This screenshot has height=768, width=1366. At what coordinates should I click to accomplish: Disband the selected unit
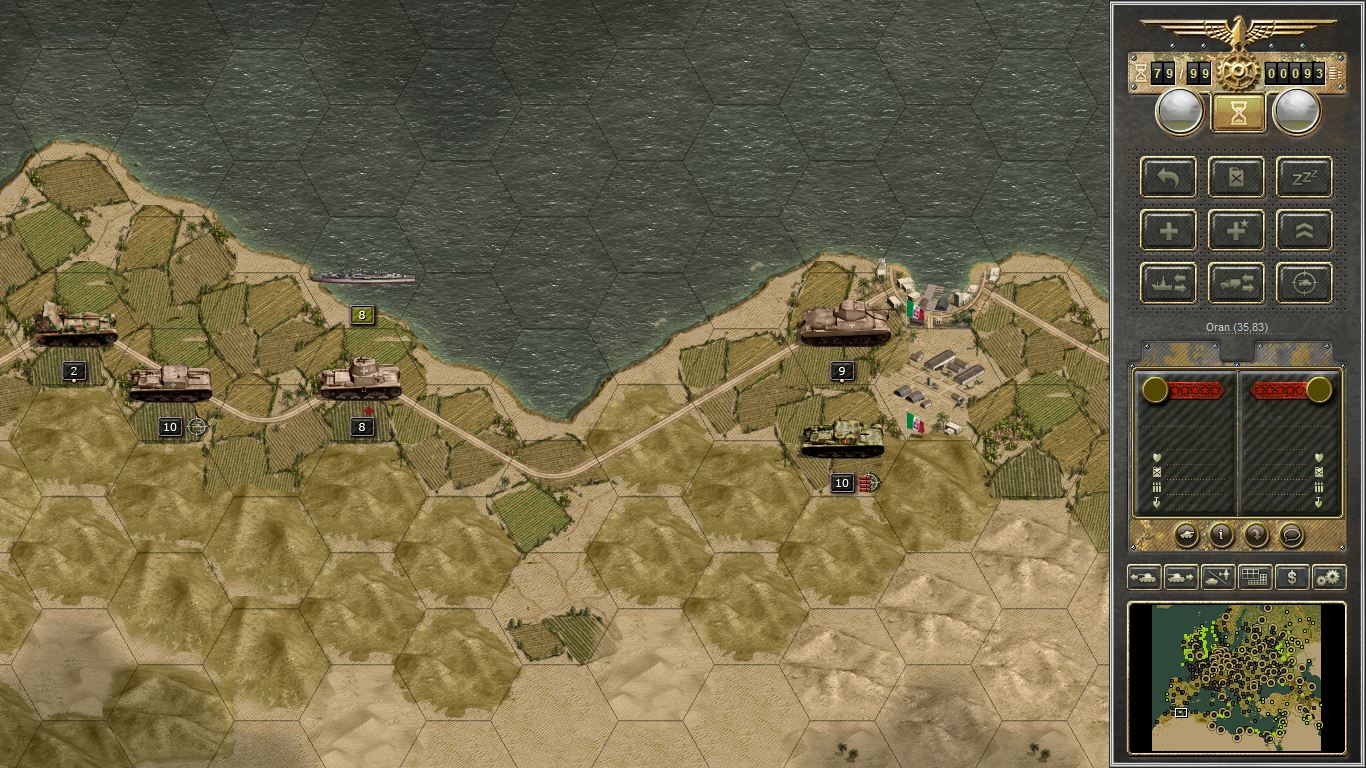coord(1236,177)
